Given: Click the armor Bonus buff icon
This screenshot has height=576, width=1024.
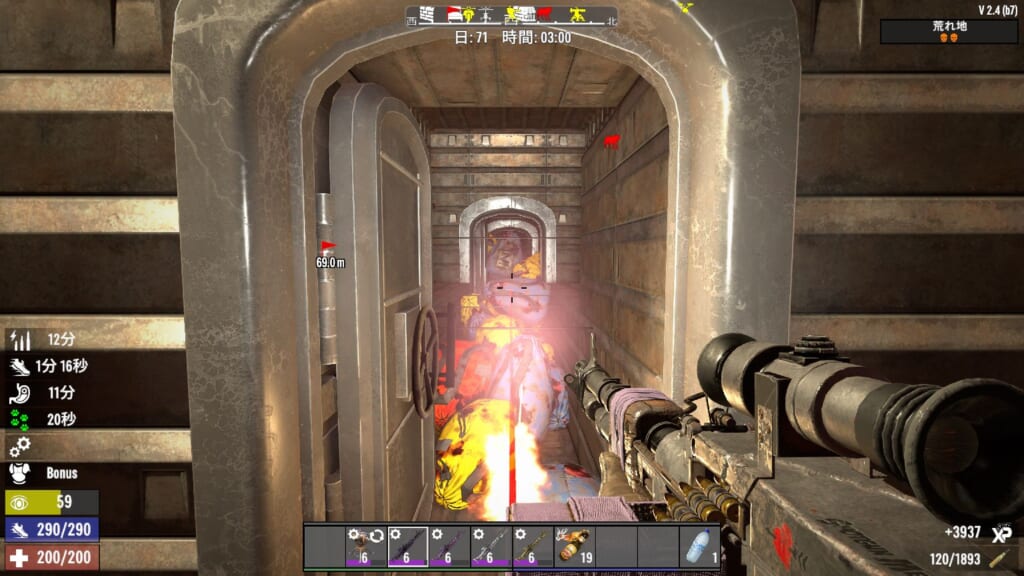Looking at the screenshot, I should [20, 473].
